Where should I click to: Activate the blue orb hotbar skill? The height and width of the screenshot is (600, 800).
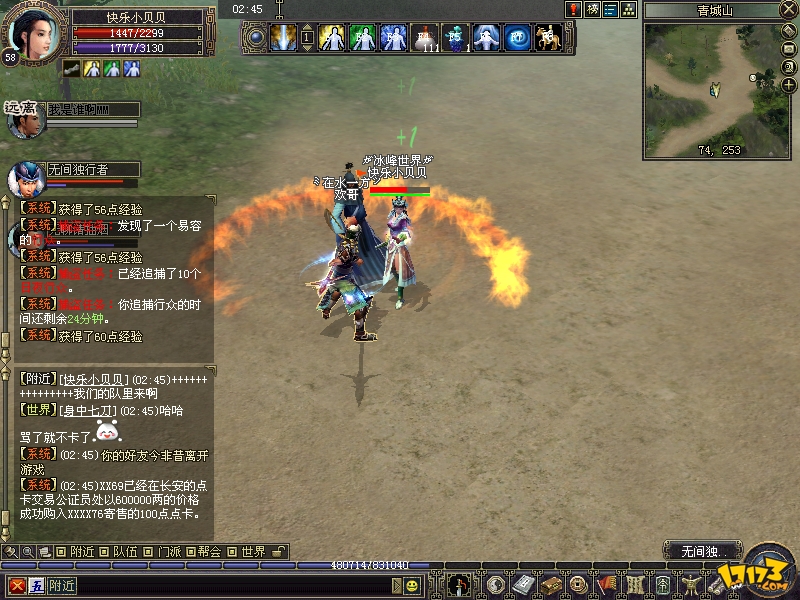point(517,38)
